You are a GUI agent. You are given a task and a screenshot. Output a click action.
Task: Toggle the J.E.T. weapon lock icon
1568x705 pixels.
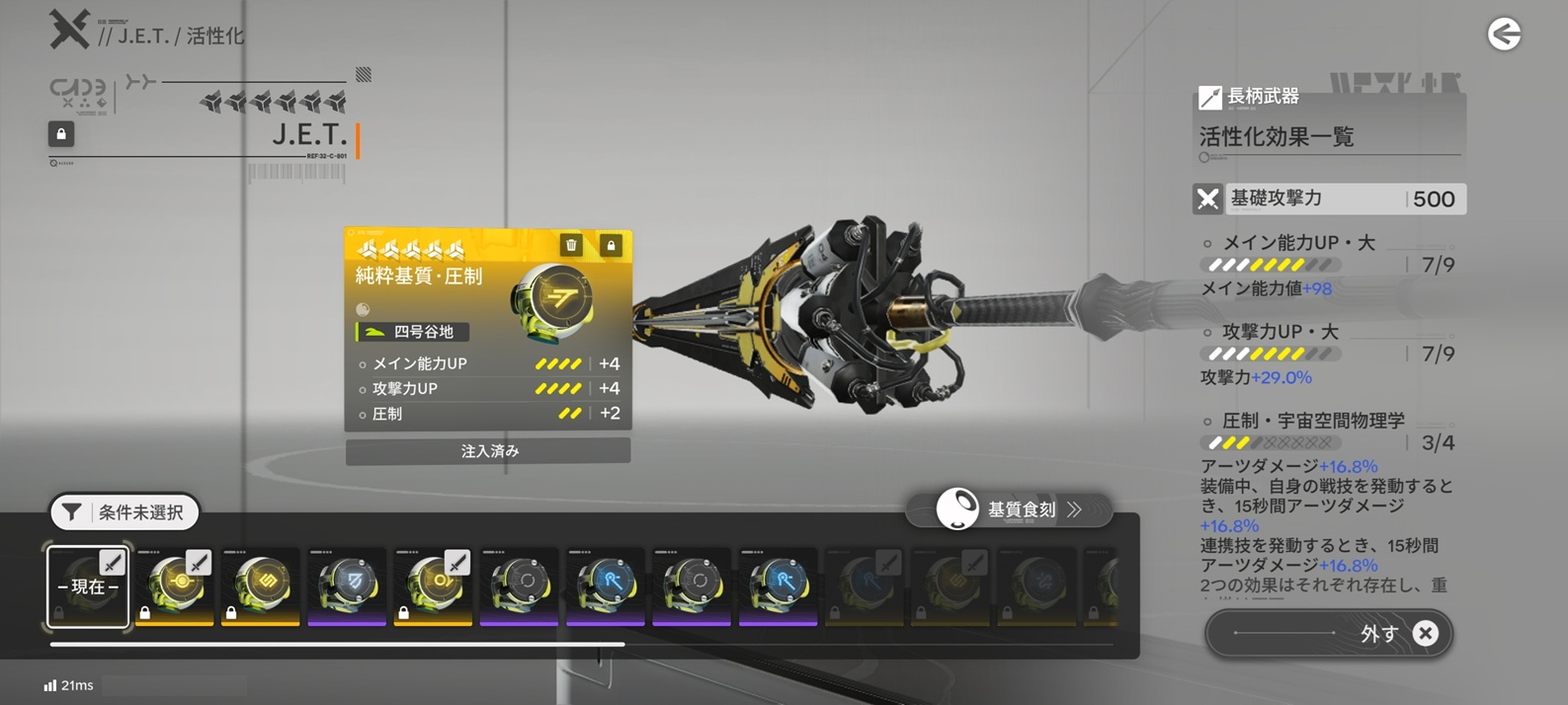pos(61,133)
